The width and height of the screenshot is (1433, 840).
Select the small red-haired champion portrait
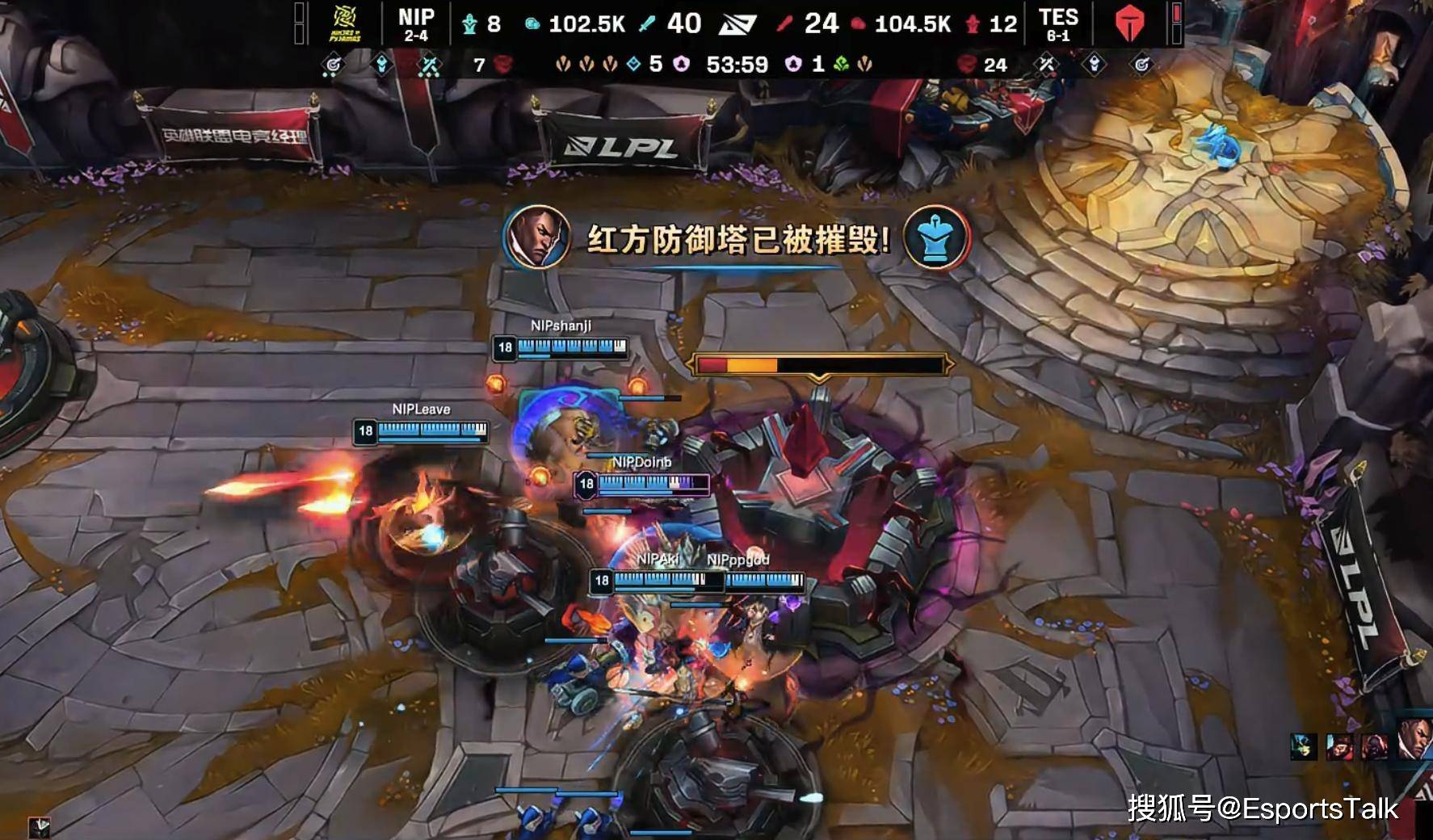tap(1338, 747)
